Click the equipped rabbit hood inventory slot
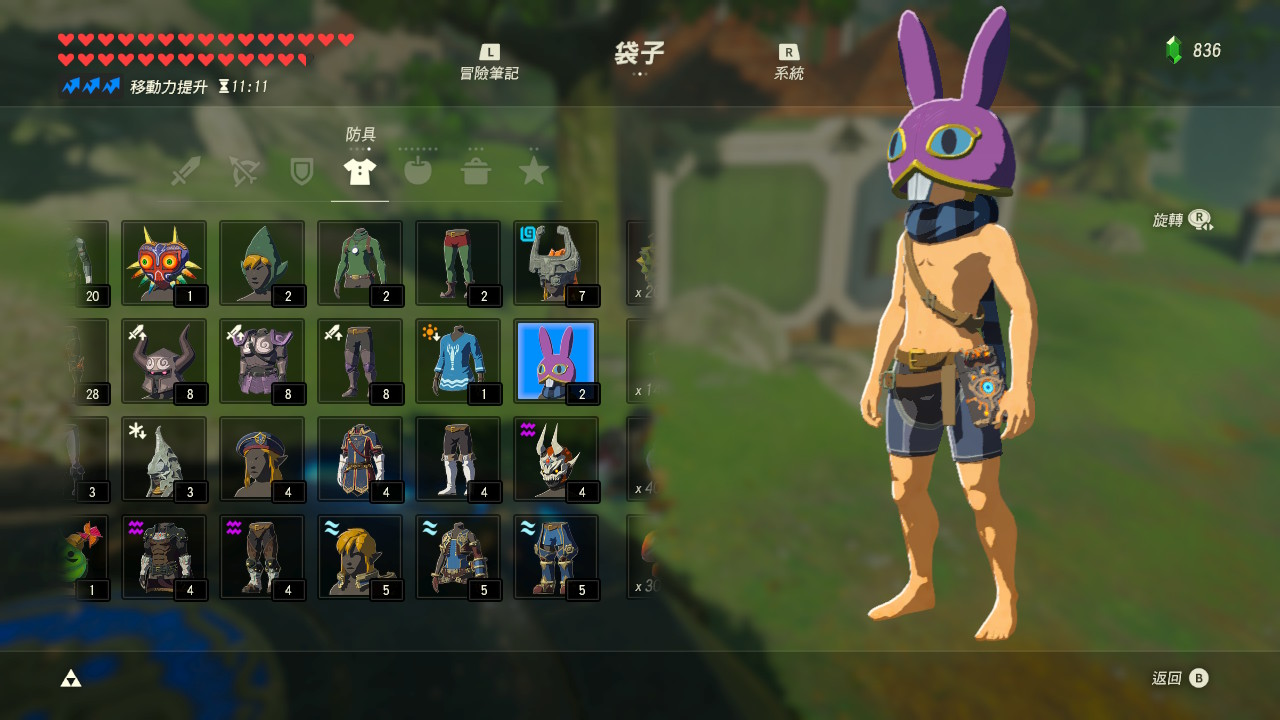The width and height of the screenshot is (1280, 720). pos(556,362)
